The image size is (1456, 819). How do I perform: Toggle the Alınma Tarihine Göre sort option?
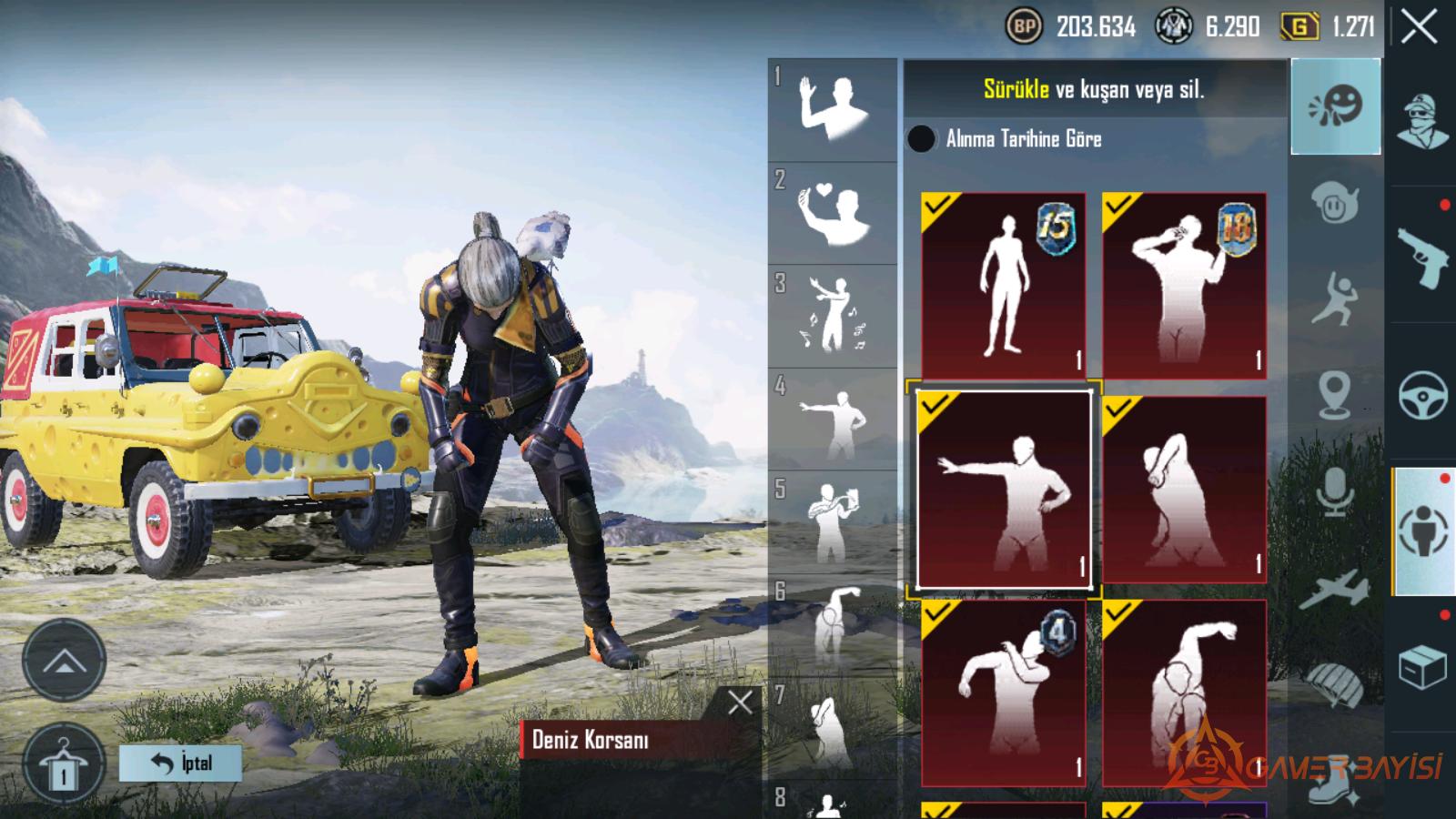[x=921, y=138]
